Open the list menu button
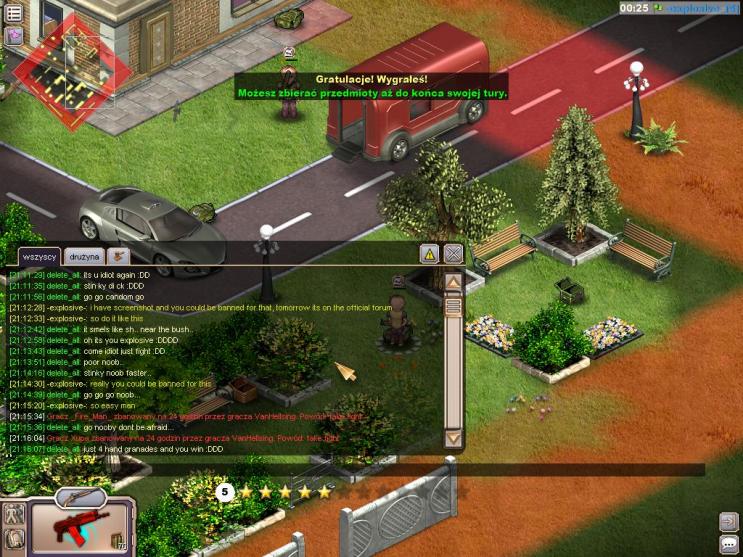Image resolution: width=743 pixels, height=557 pixels. tap(14, 13)
